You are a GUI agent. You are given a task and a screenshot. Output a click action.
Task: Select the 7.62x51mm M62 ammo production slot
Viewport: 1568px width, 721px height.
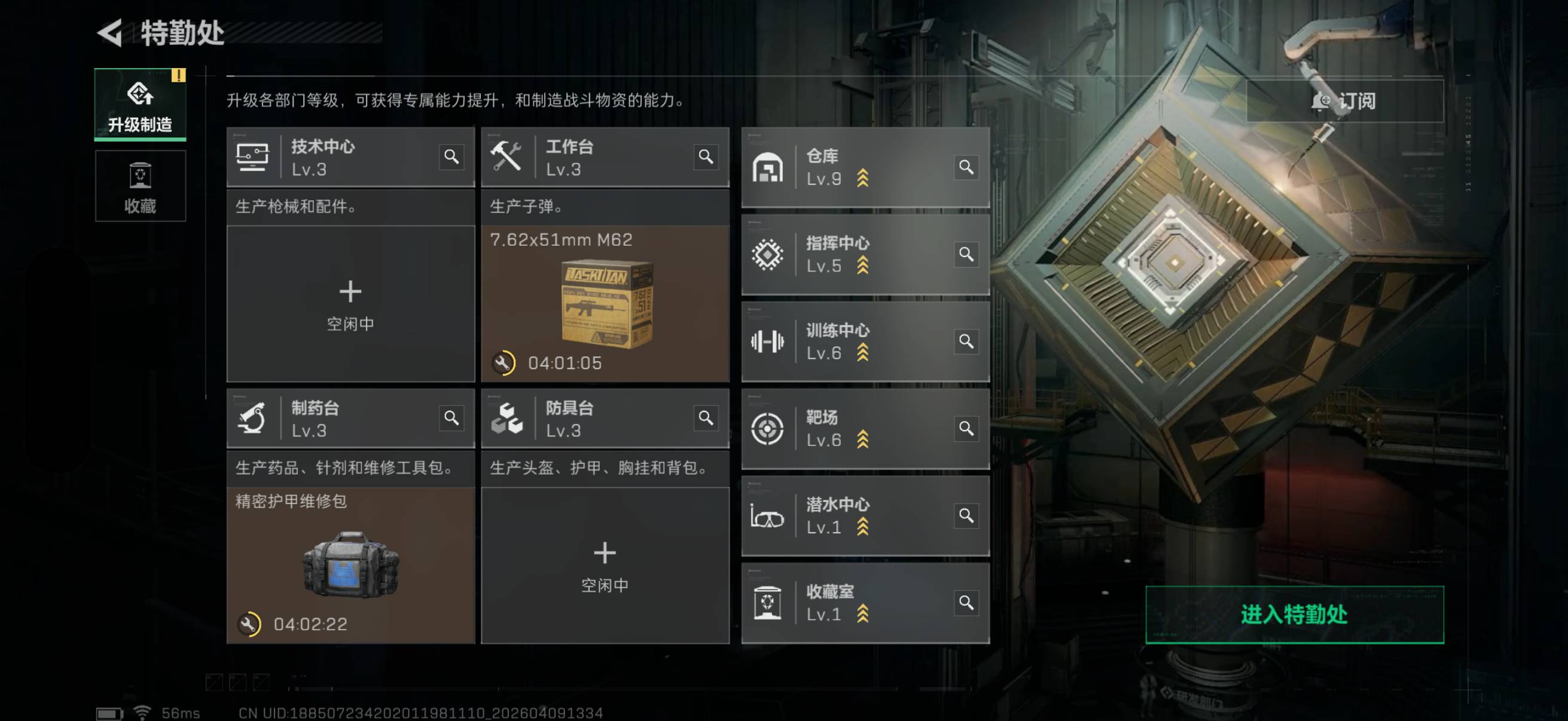point(605,303)
